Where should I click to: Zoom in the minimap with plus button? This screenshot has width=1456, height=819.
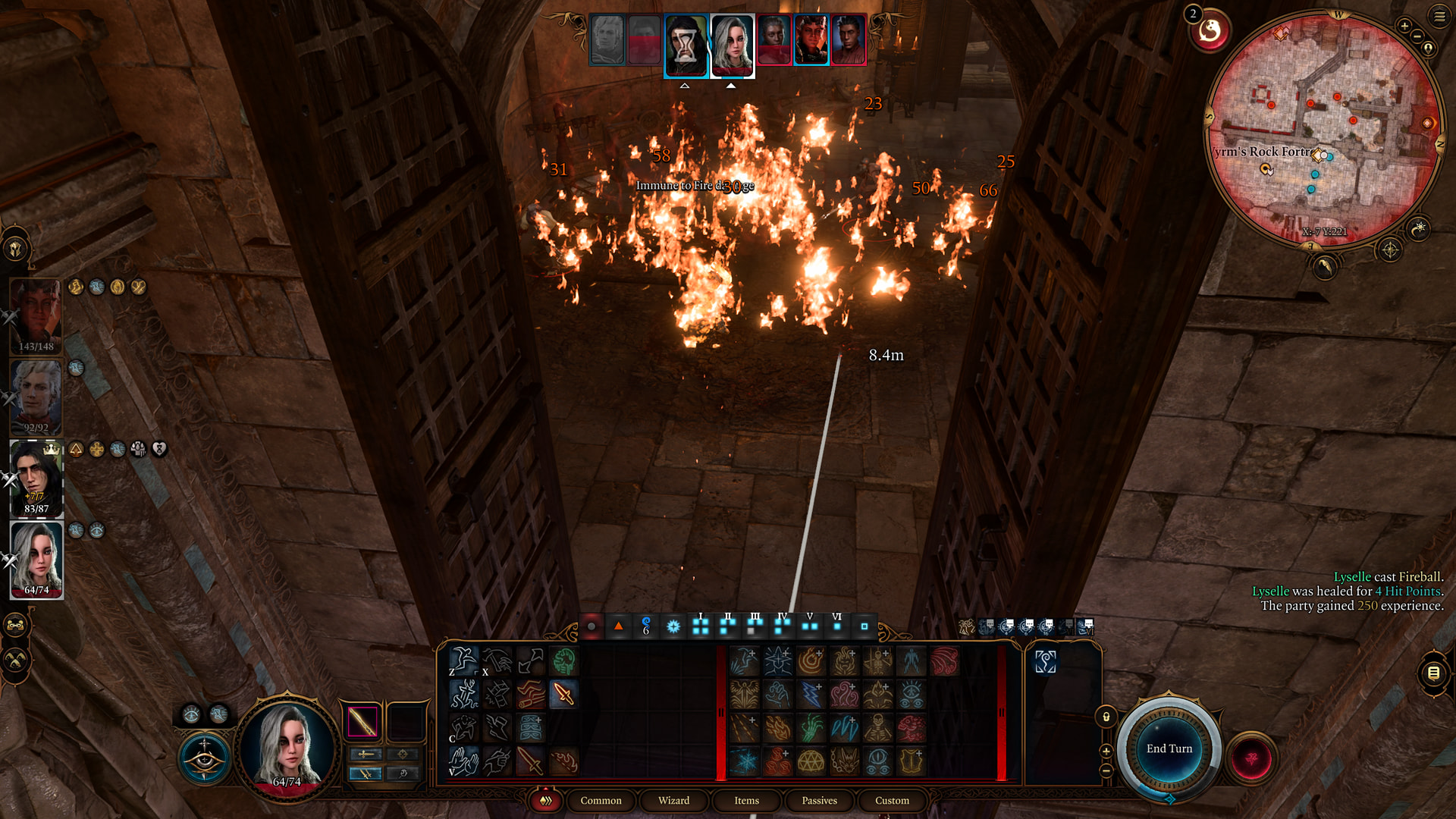(1404, 27)
